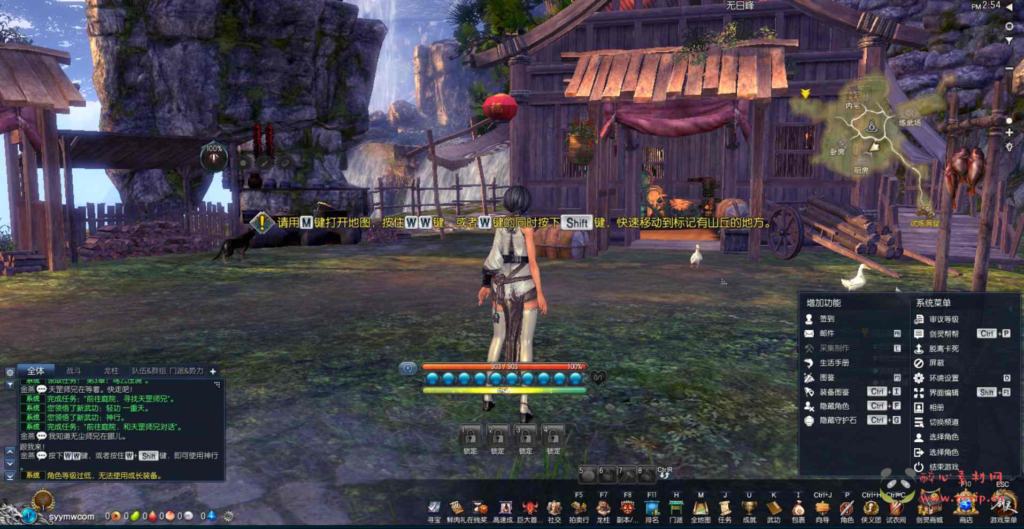This screenshot has width=1024, height=529.
Task: Open 生活手册 life handbook
Action: [834, 362]
